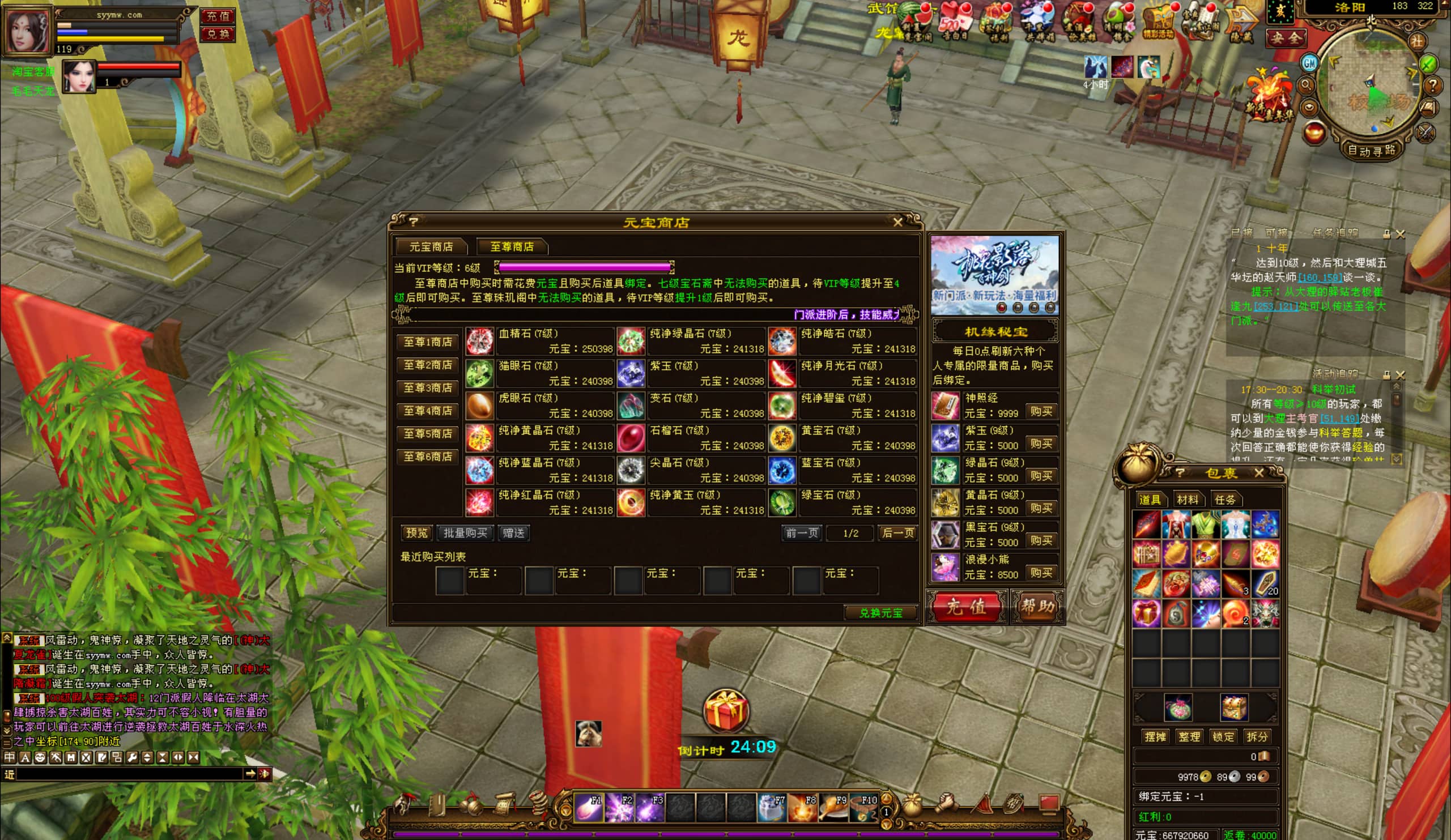
Task: Click the chat text input field
Action: tap(130, 774)
